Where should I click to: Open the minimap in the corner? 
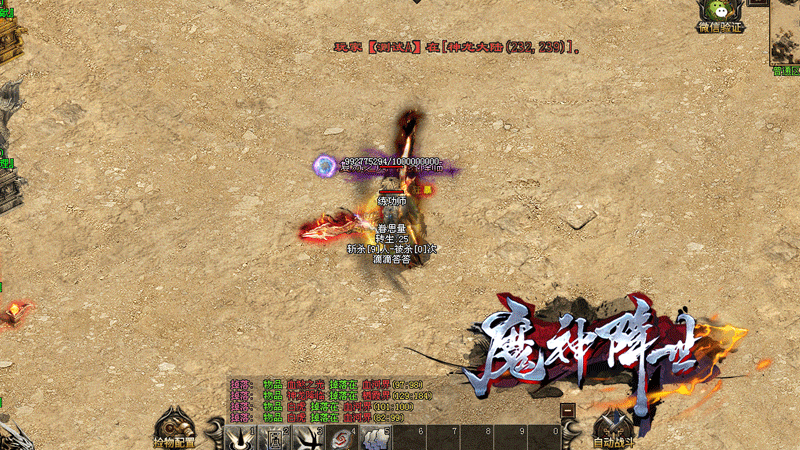tap(785, 35)
